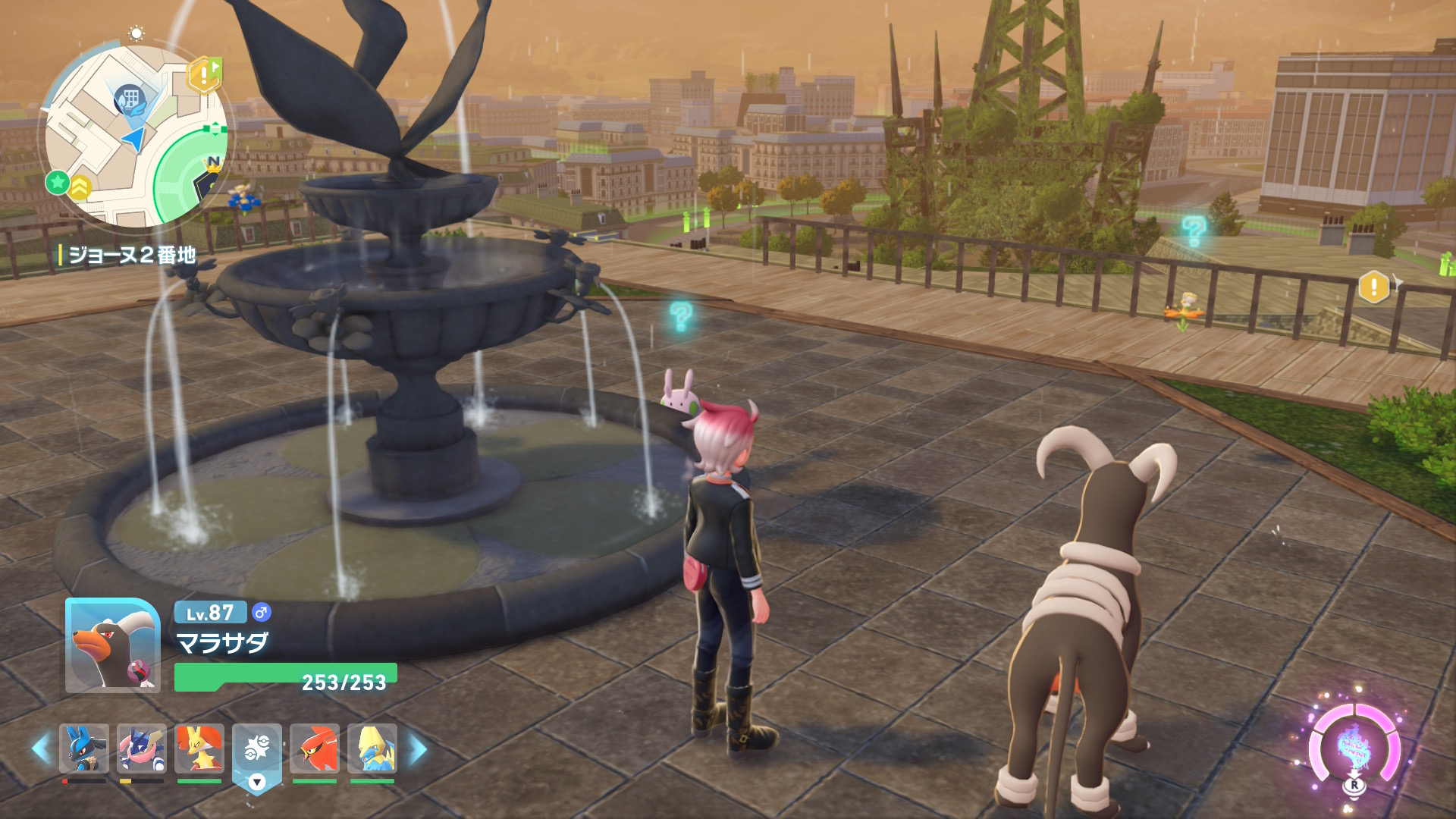Viewport: 1456px width, 819px height.
Task: Choose Manectric in the party bar
Action: 372,748
